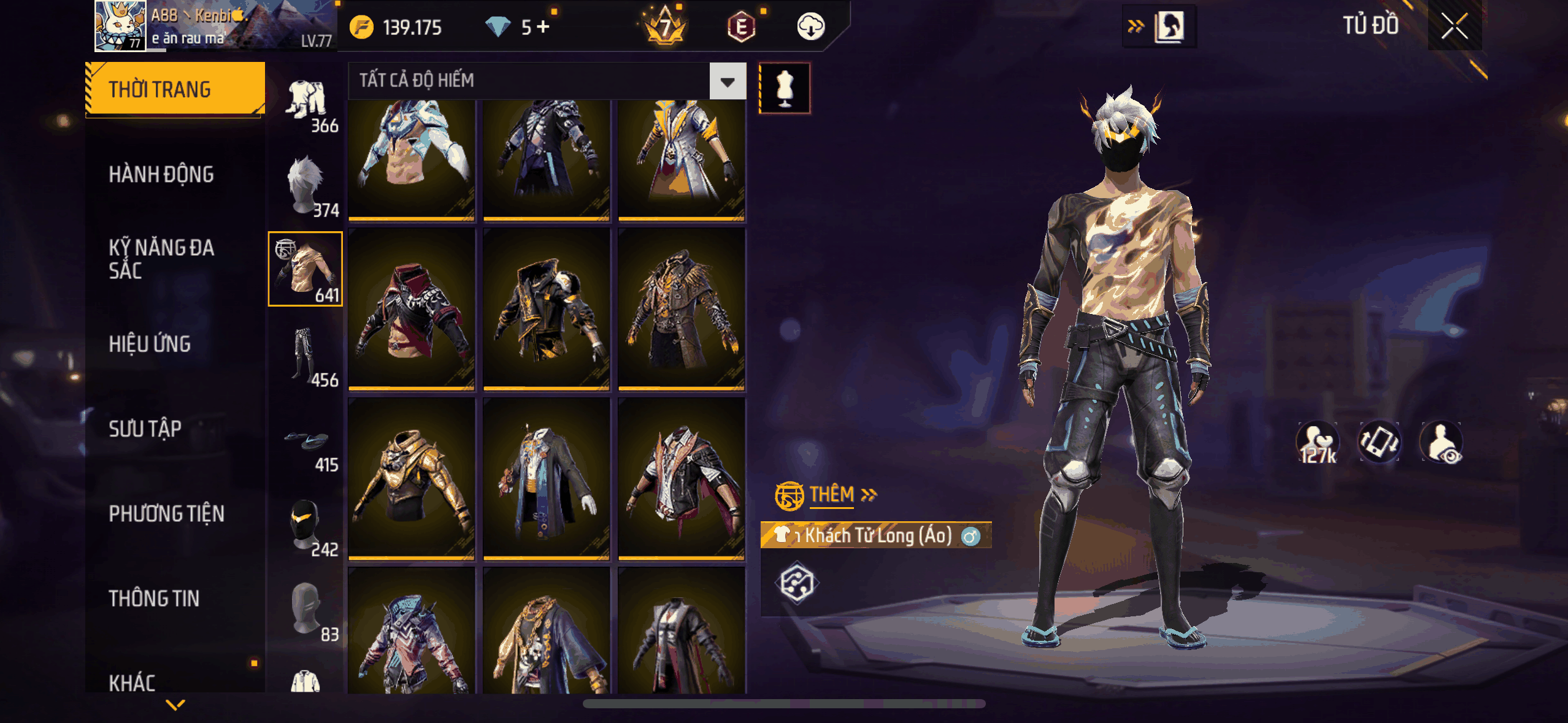This screenshot has height=723, width=1568.
Task: Select the pants subcategory showing 456
Action: tap(306, 356)
